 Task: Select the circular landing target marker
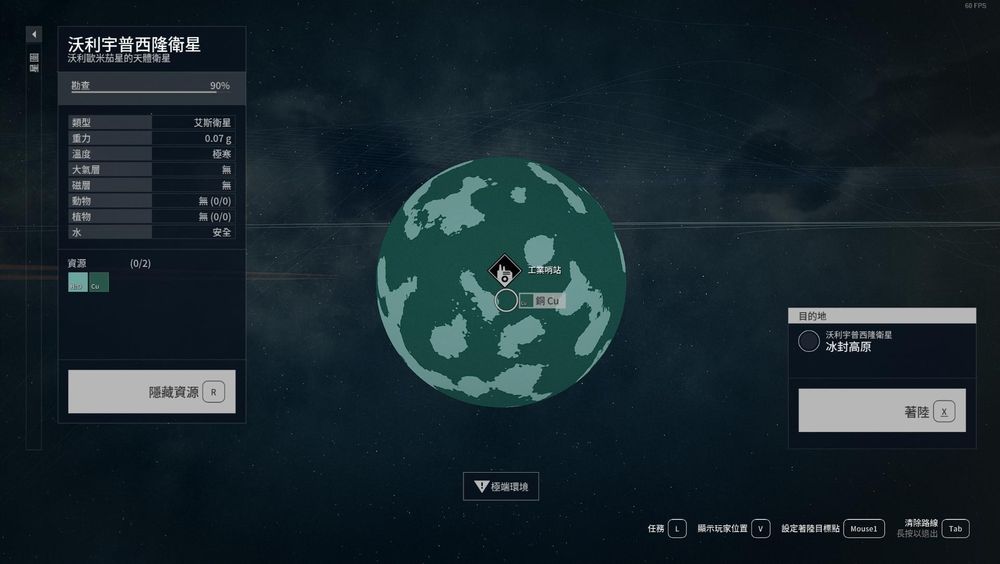click(x=507, y=300)
